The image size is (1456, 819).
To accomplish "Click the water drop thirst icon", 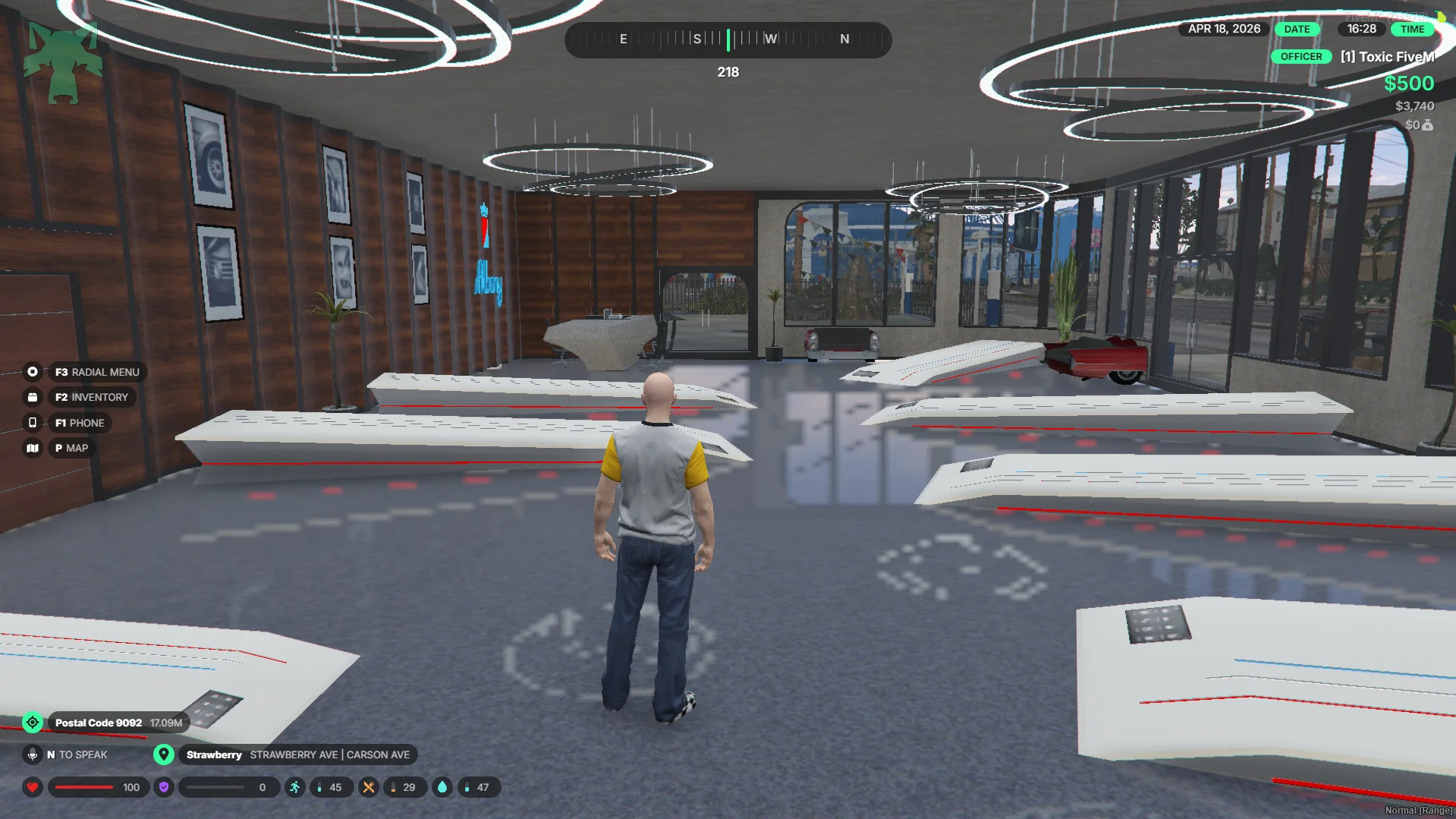I will [442, 787].
